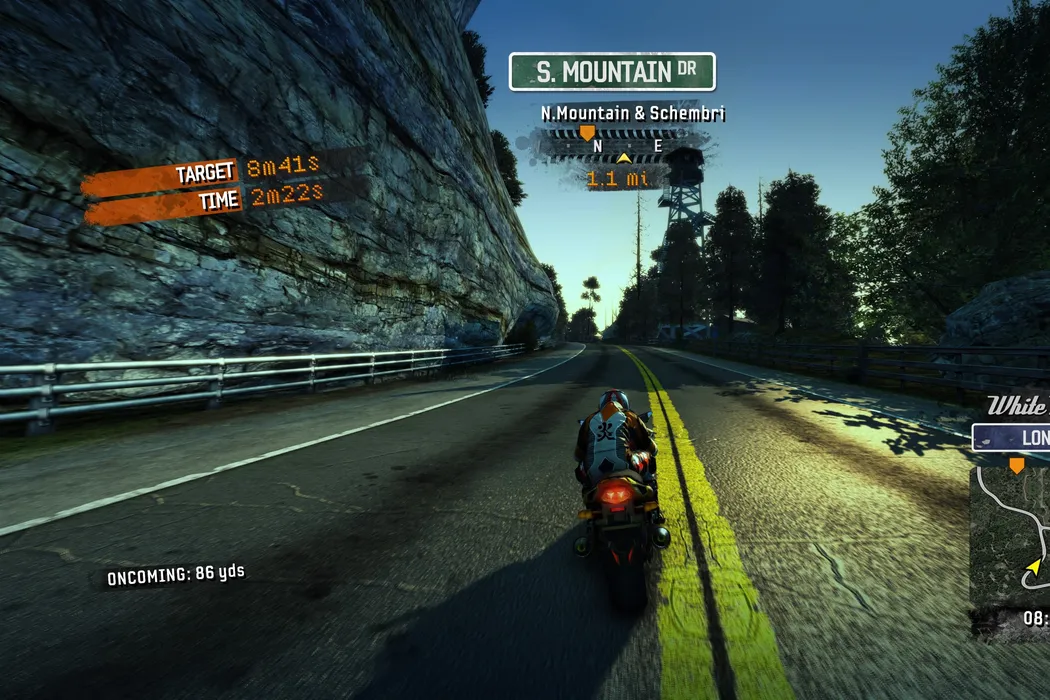Click the blue cross-street sign above minimap
This screenshot has height=700, width=1050.
pyautogui.click(x=1012, y=438)
